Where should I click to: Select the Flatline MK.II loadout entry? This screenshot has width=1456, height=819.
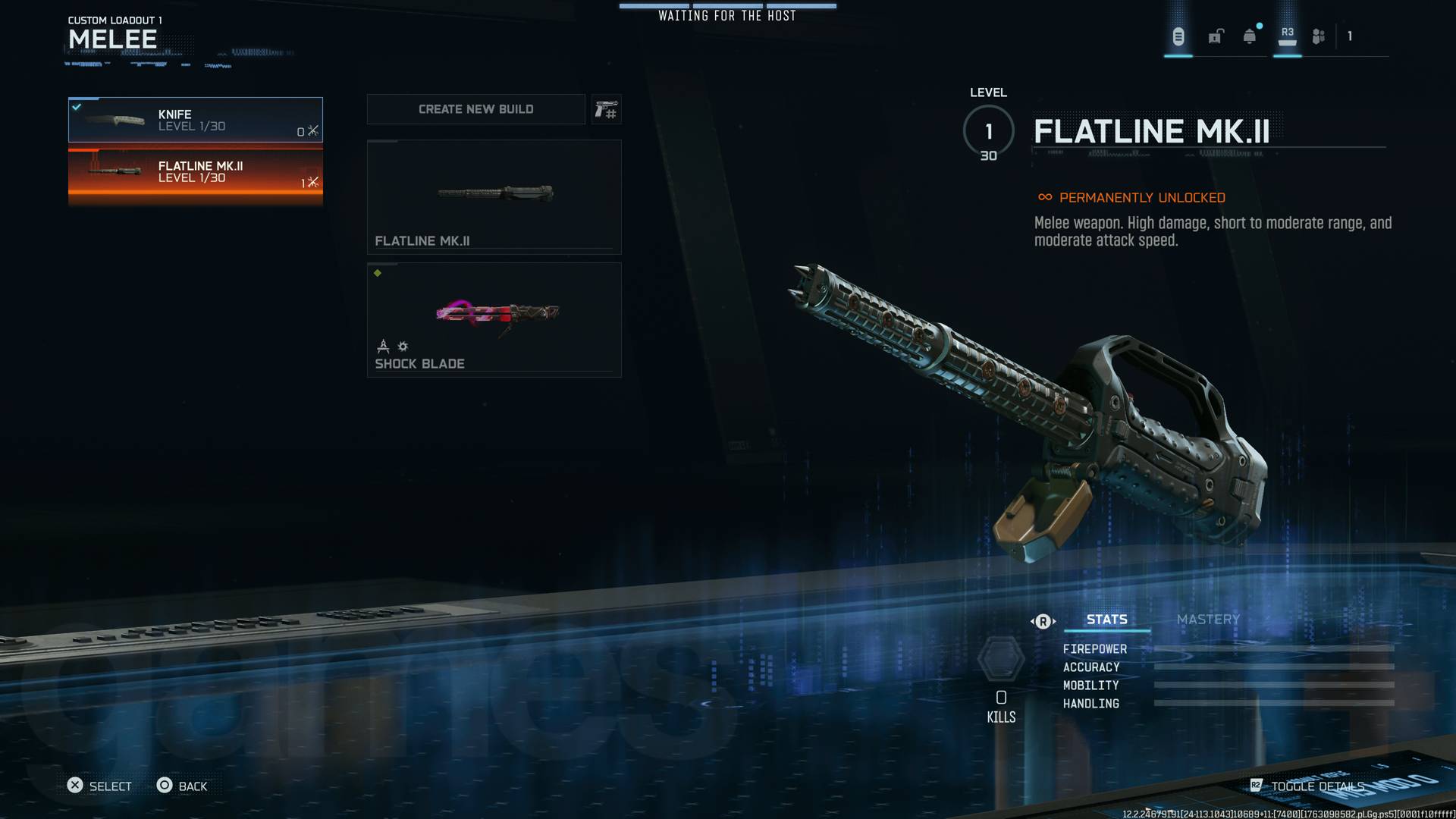point(195,172)
